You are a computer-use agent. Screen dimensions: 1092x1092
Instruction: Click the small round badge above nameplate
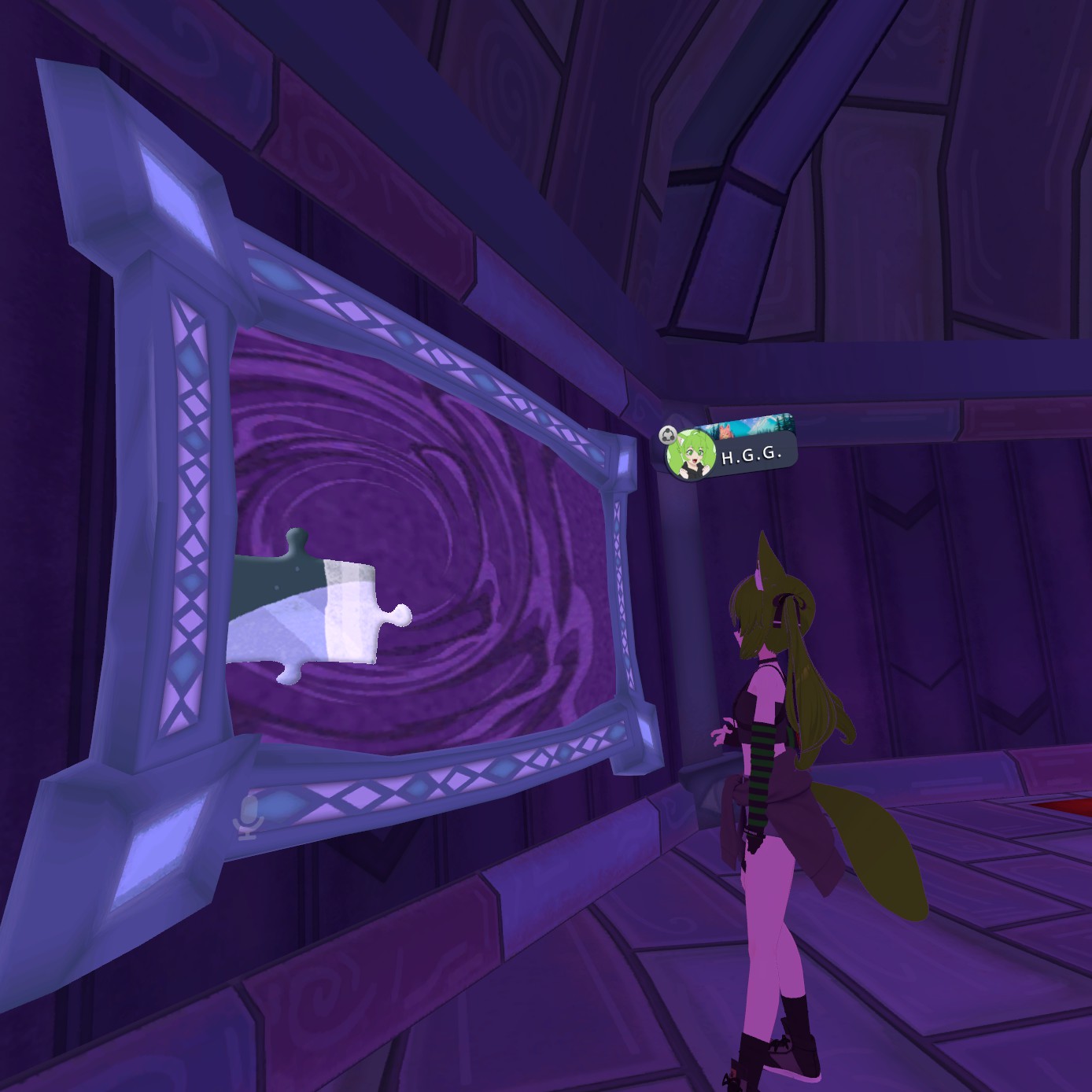668,433
